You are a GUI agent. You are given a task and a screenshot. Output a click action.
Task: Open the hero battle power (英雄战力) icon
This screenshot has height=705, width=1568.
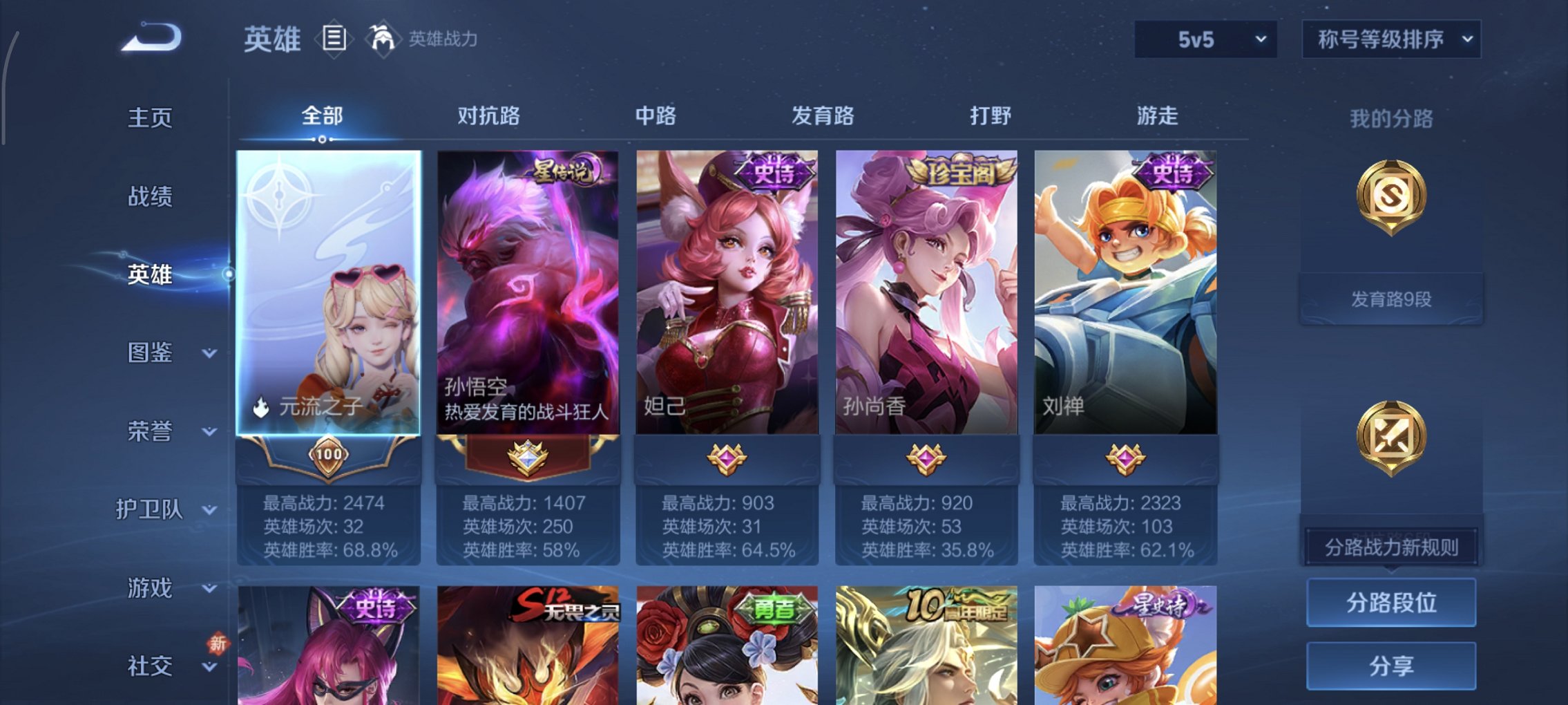click(x=382, y=39)
